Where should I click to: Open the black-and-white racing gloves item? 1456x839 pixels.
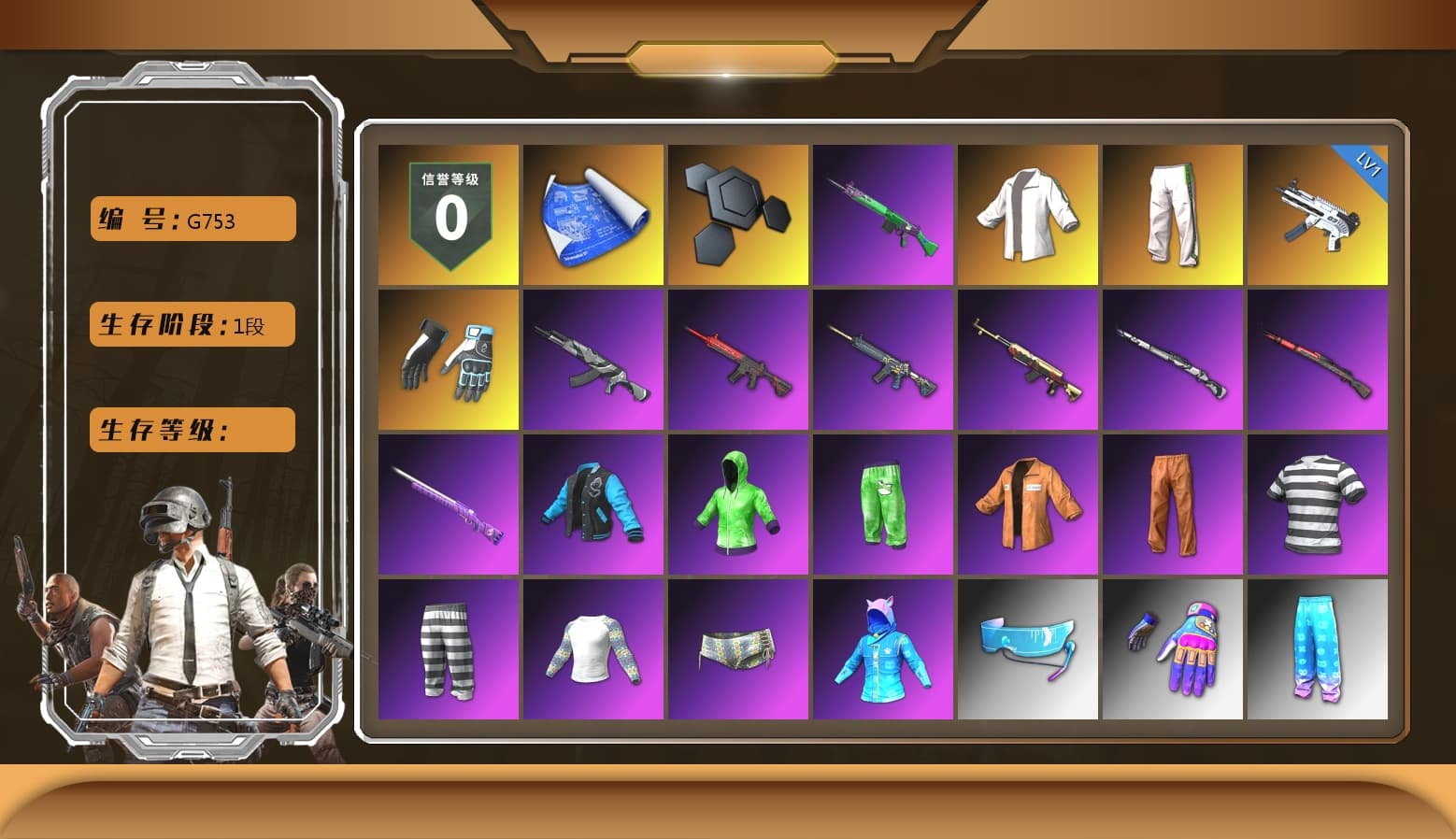[x=448, y=360]
